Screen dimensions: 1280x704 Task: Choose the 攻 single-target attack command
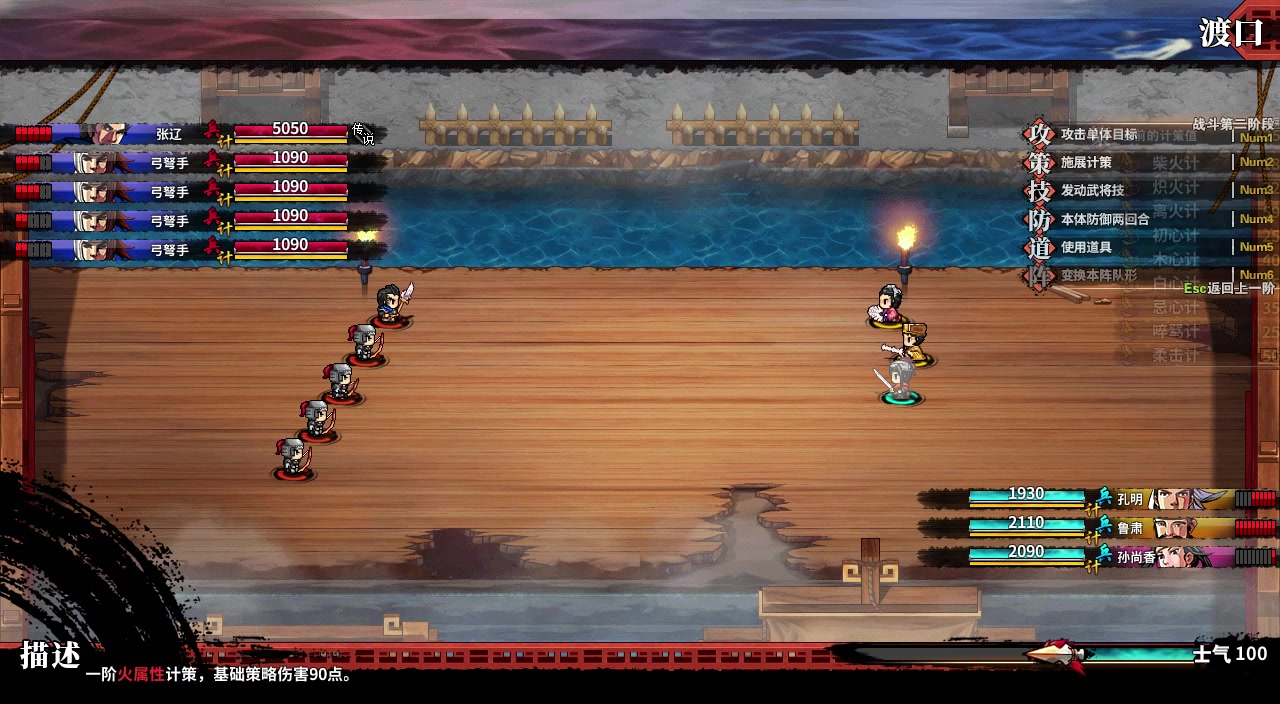pyautogui.click(x=1097, y=134)
